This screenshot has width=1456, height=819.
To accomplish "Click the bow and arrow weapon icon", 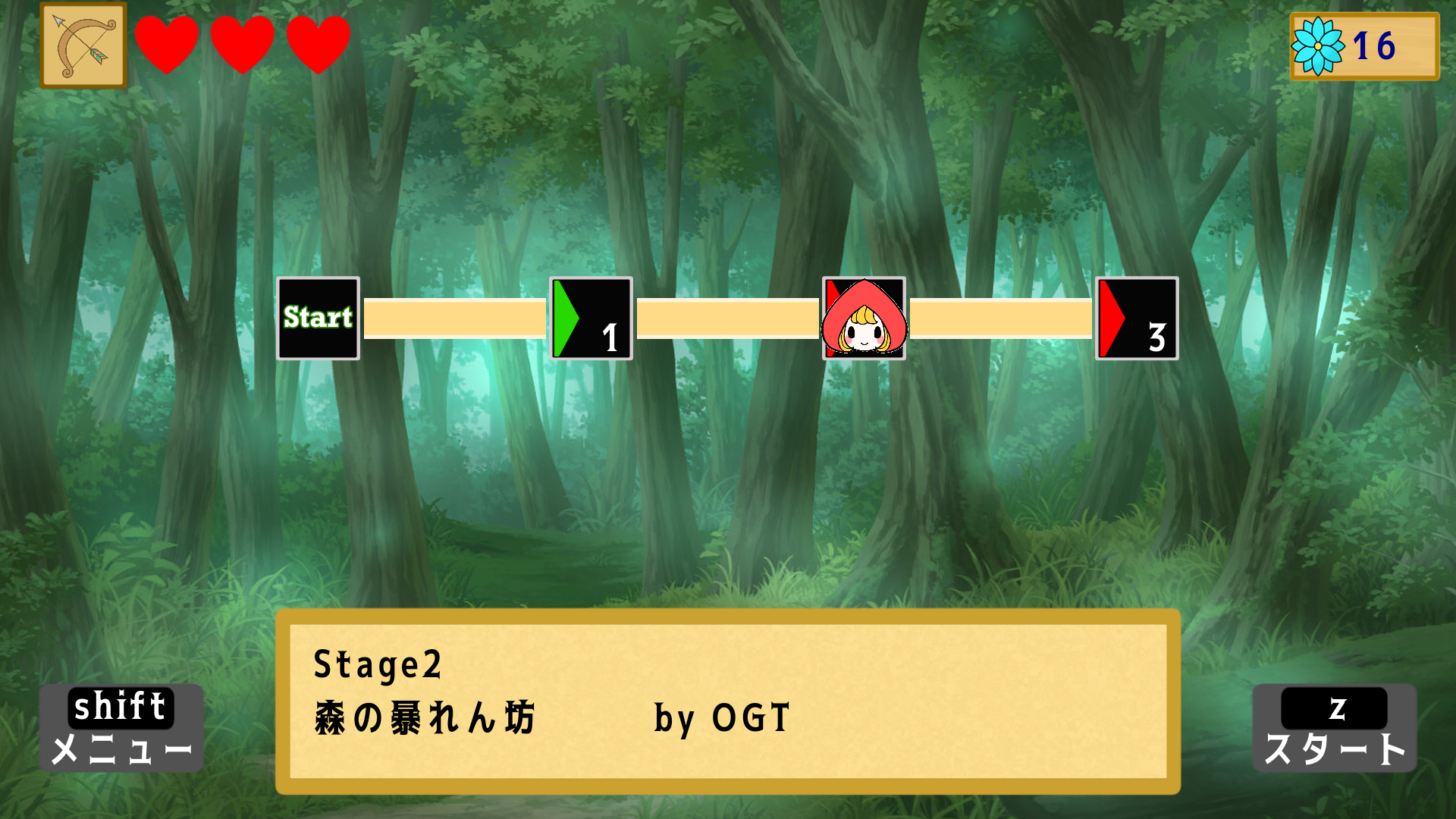I will 83,46.
